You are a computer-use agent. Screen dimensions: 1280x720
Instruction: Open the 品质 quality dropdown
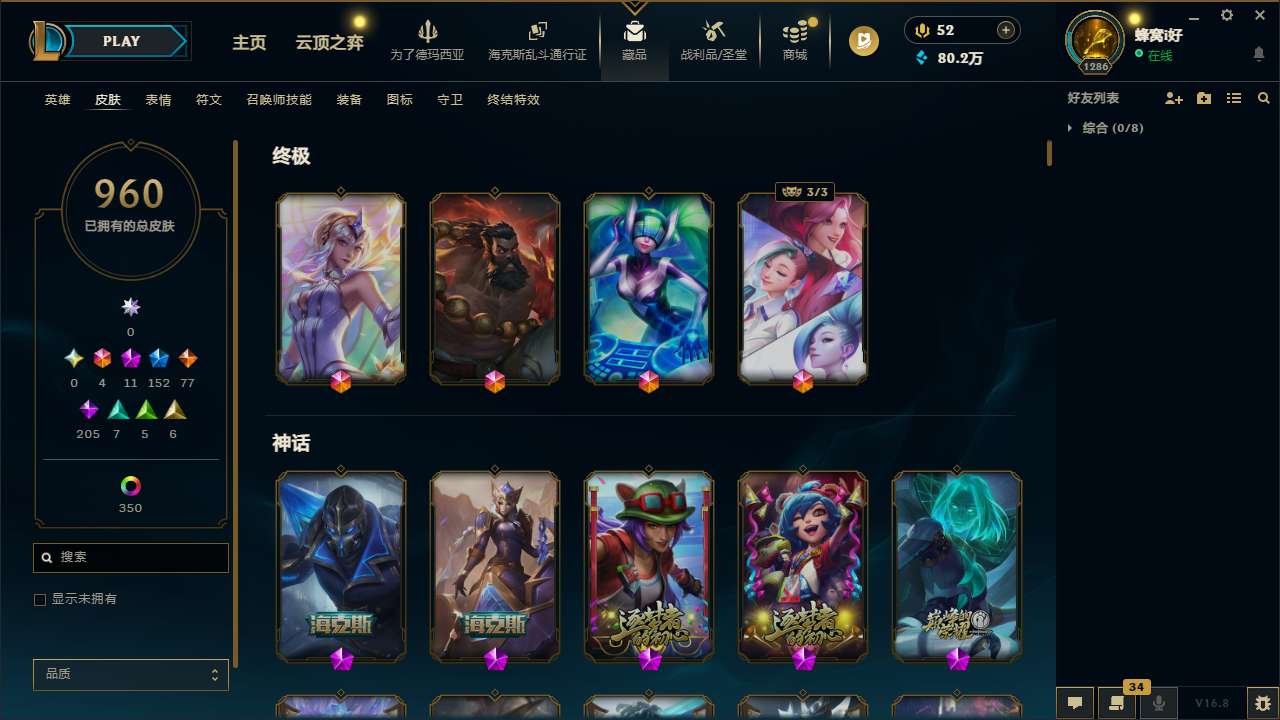click(130, 674)
